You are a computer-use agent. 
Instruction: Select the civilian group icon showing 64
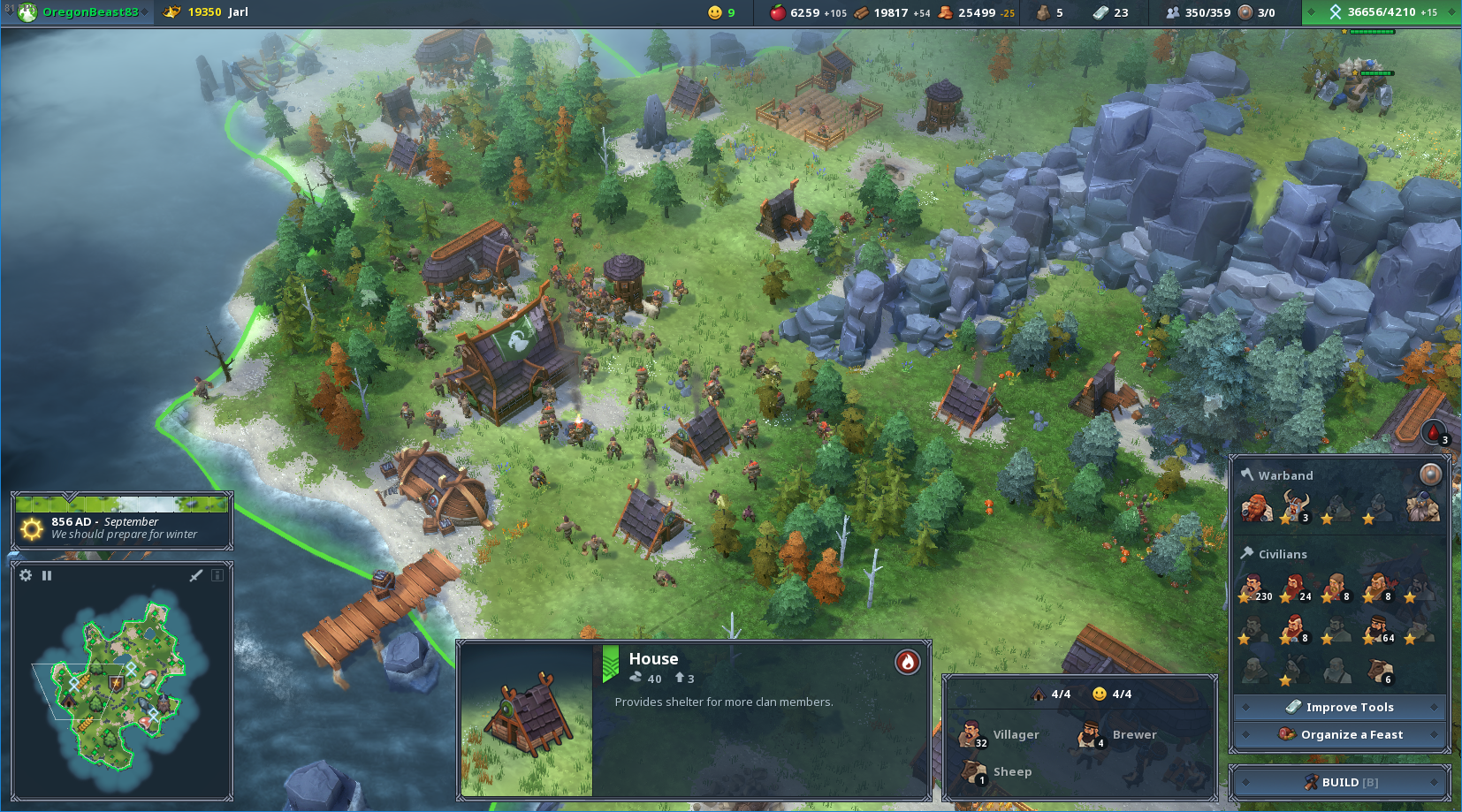1379,629
